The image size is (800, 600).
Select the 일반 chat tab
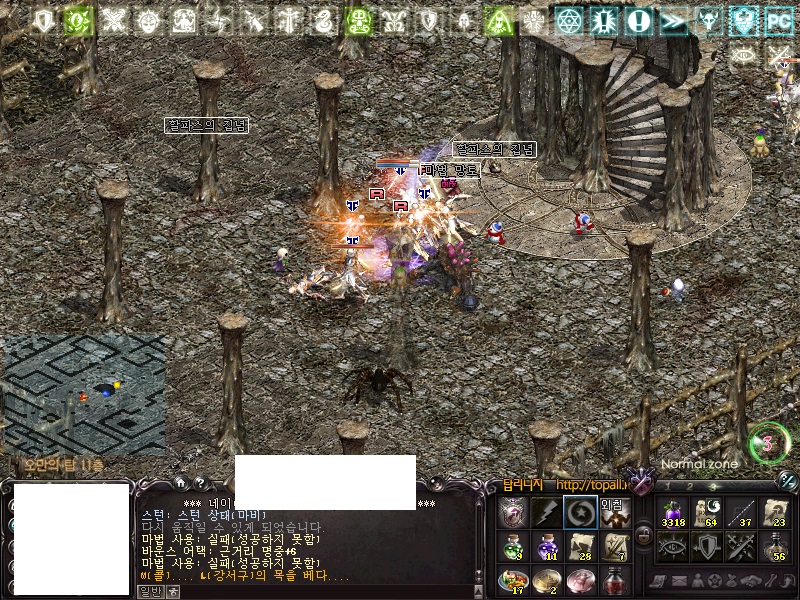pos(149,591)
